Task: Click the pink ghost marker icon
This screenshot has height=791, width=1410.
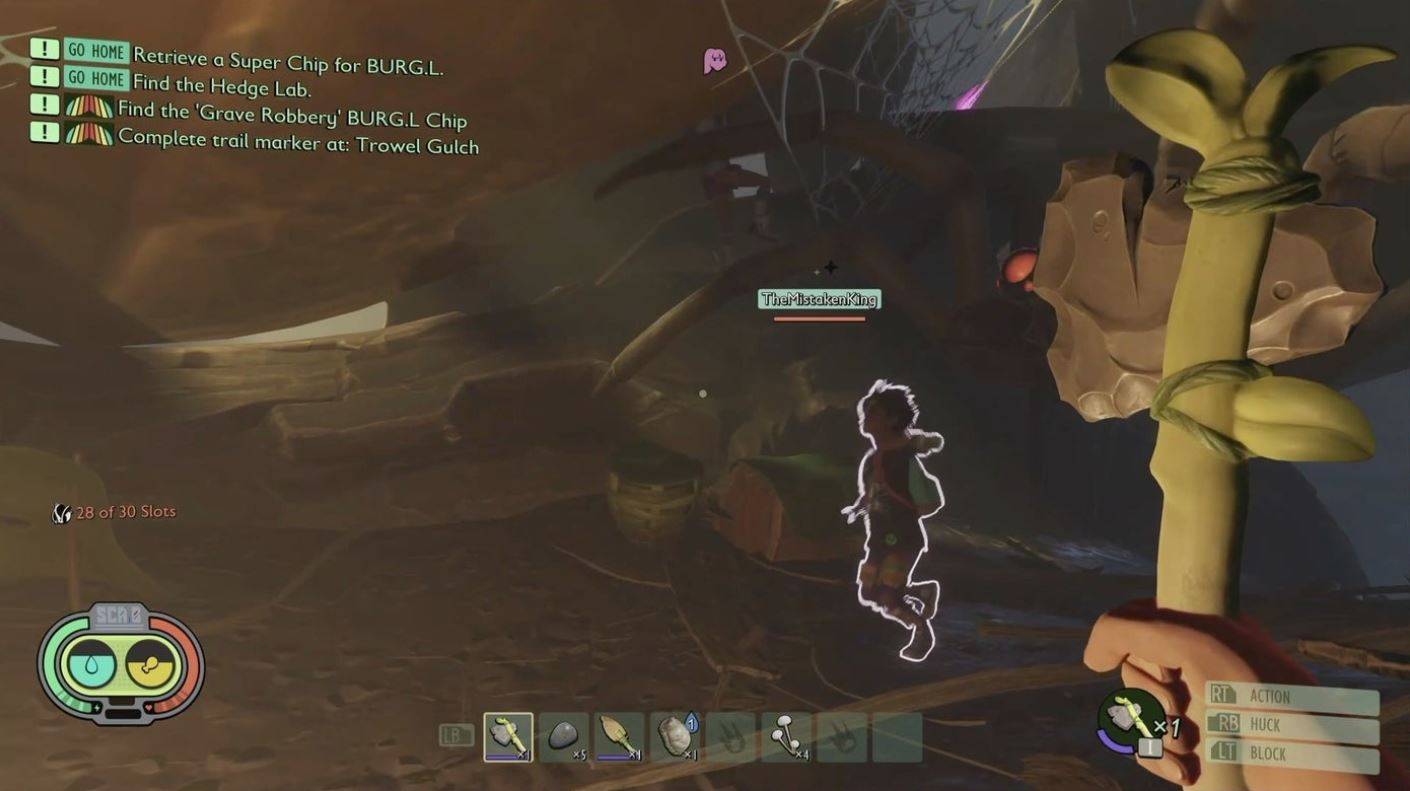Action: click(x=715, y=61)
